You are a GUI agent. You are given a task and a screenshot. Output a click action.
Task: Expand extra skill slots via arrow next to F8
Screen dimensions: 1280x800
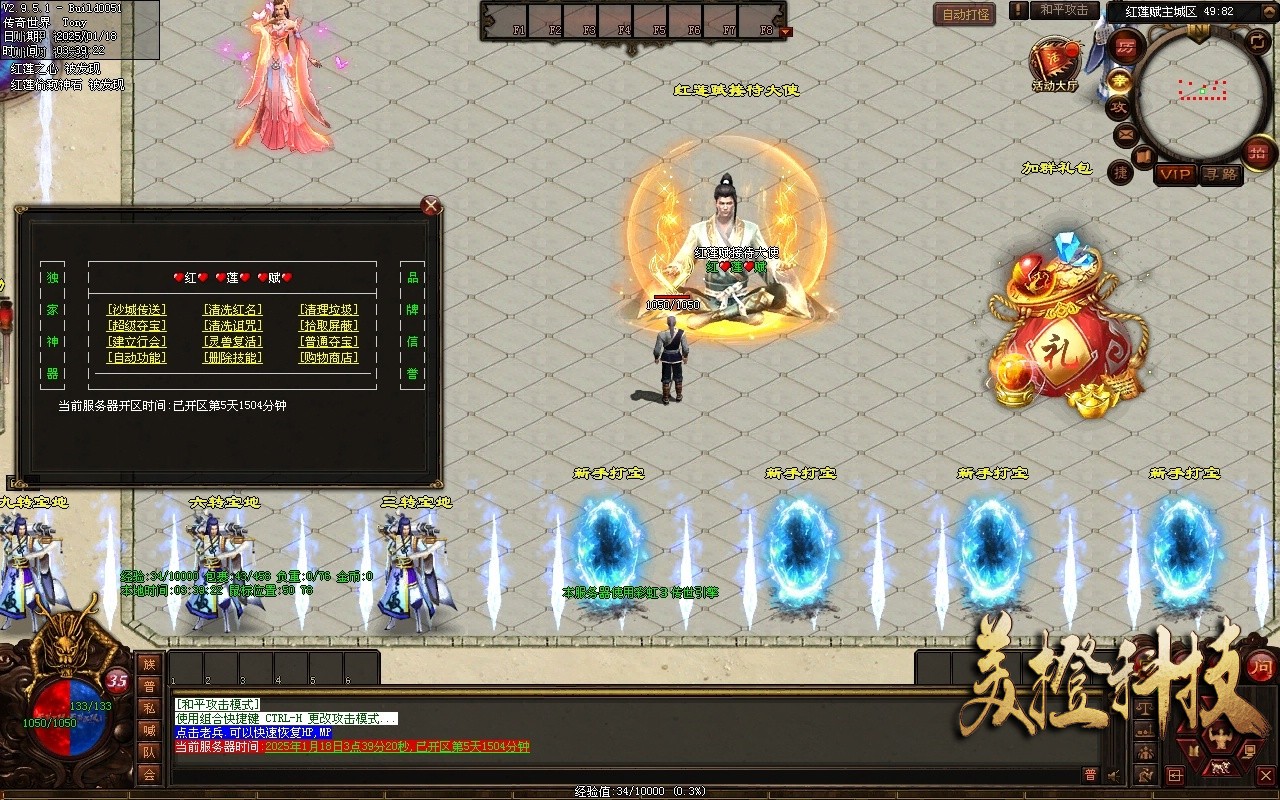[784, 31]
